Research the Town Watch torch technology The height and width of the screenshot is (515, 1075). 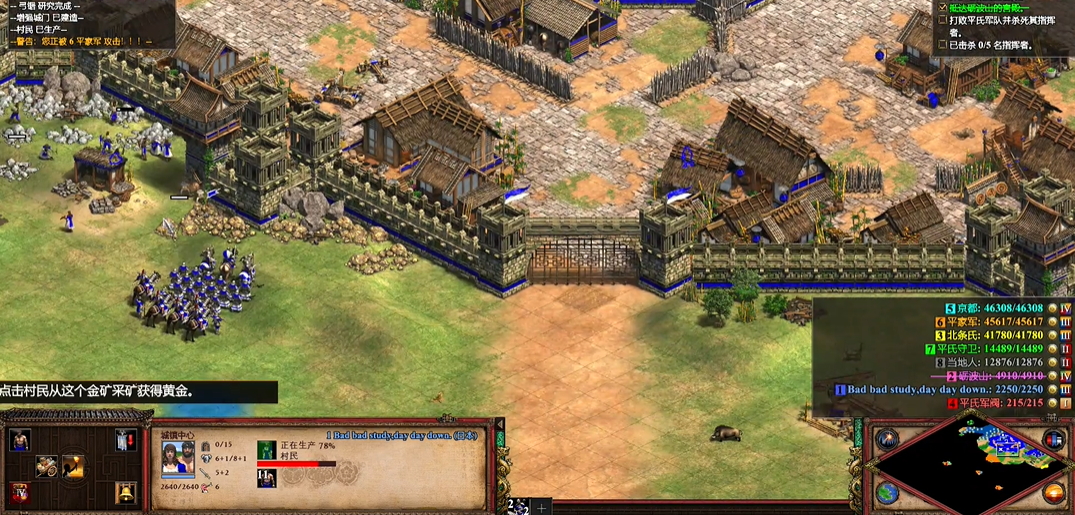(x=74, y=466)
